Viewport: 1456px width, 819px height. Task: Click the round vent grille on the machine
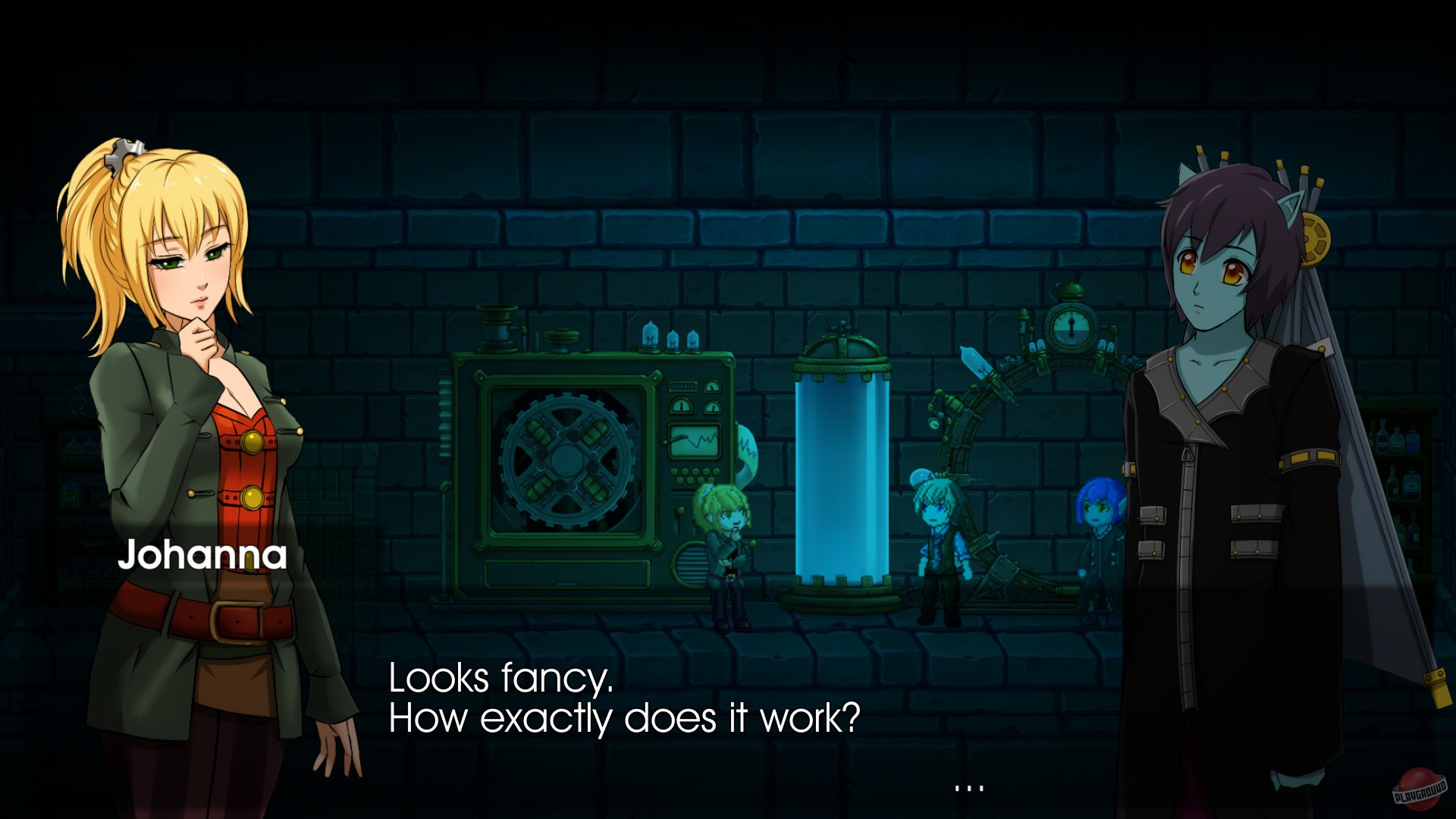[692, 565]
